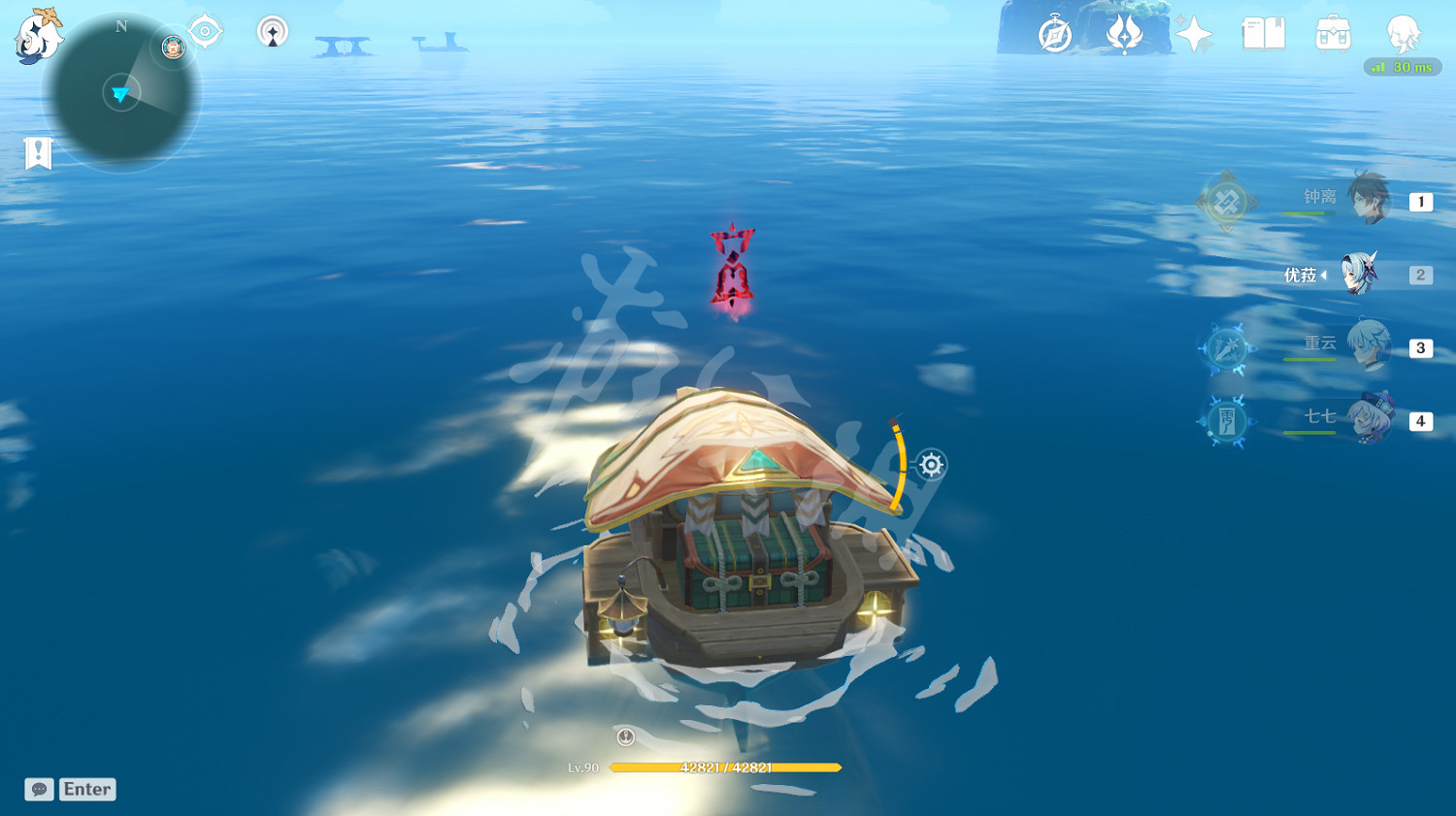Select Zhongli in party slot 1

pos(1372,200)
